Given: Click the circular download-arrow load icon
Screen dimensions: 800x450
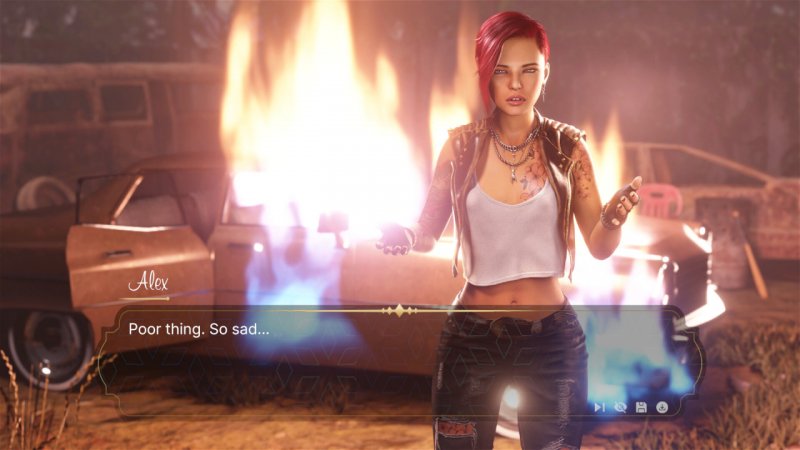Looking at the screenshot, I should [662, 407].
